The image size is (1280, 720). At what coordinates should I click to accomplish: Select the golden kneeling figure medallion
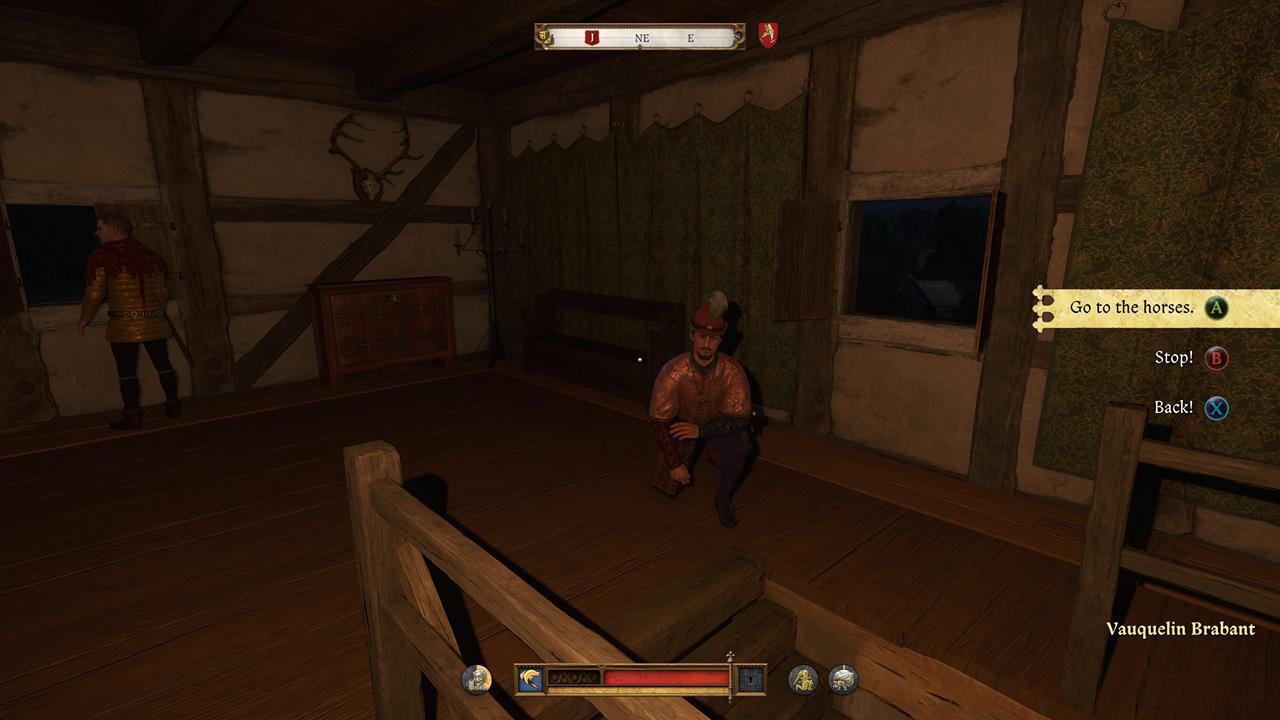pos(804,679)
